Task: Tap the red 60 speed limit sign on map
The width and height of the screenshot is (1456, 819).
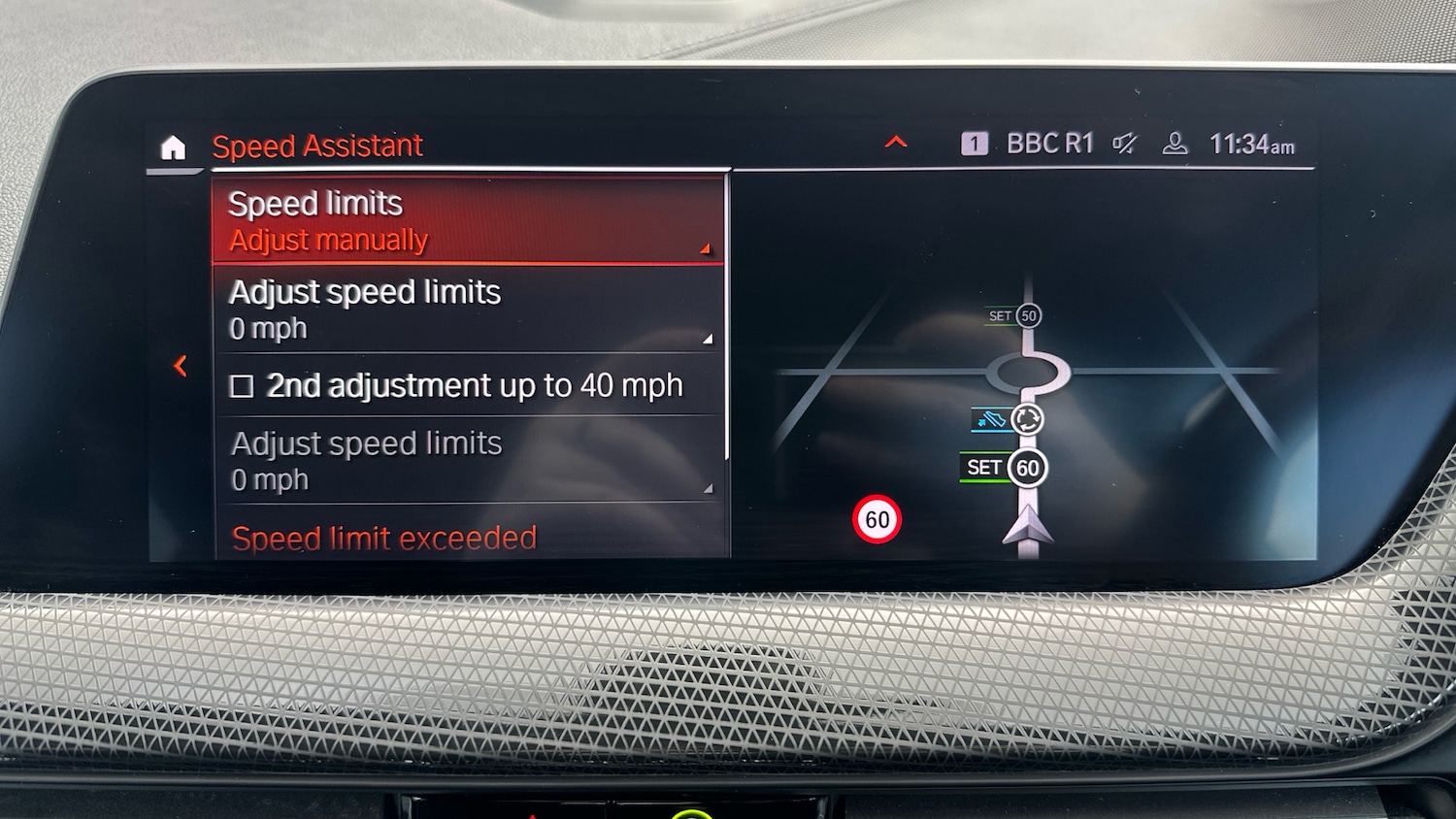Action: [878, 519]
